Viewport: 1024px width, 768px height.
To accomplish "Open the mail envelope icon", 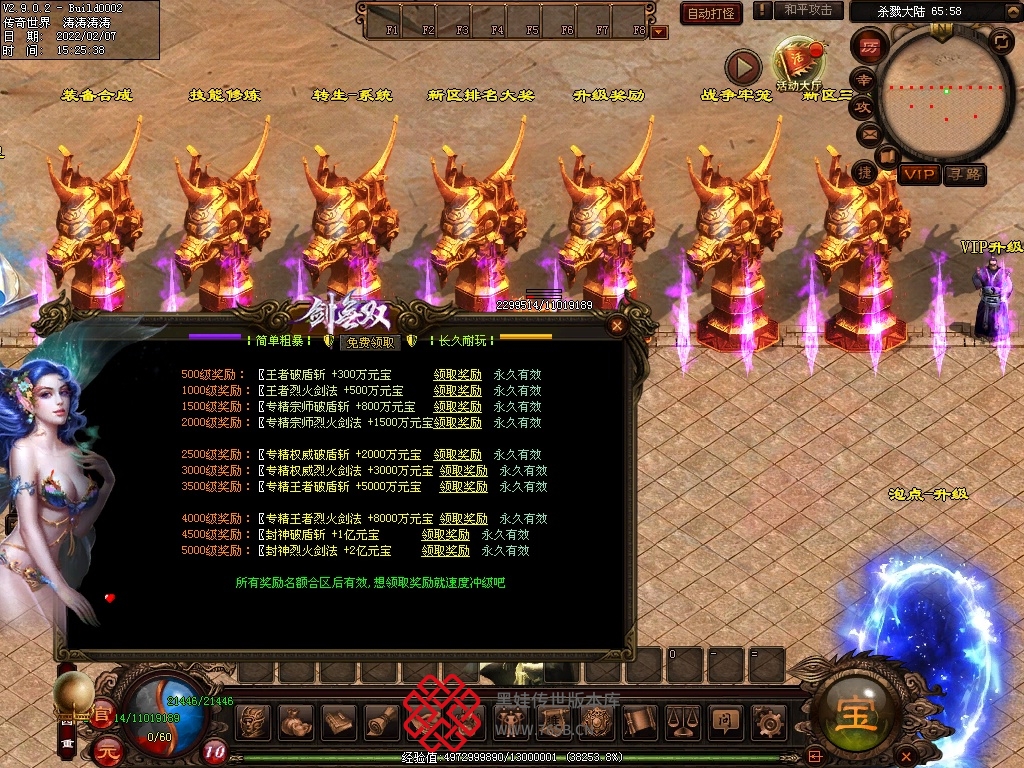I will 869,133.
